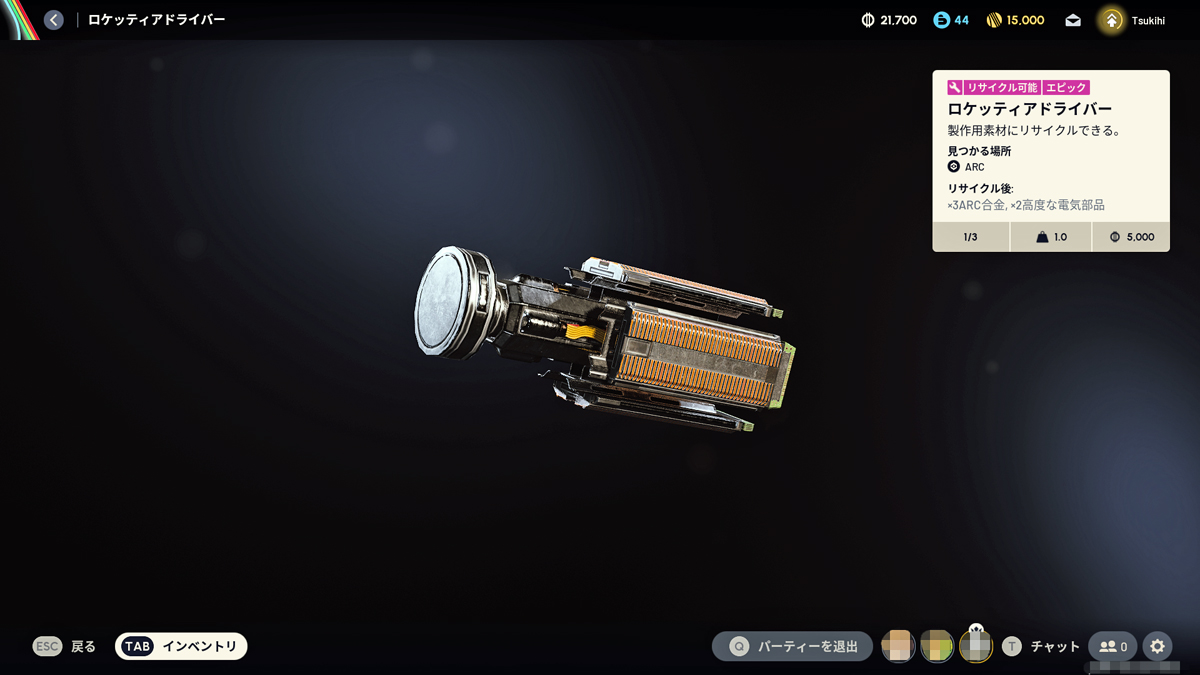The width and height of the screenshot is (1200, 675).
Task: Select the 21,700 coin currency display
Action: [889, 20]
